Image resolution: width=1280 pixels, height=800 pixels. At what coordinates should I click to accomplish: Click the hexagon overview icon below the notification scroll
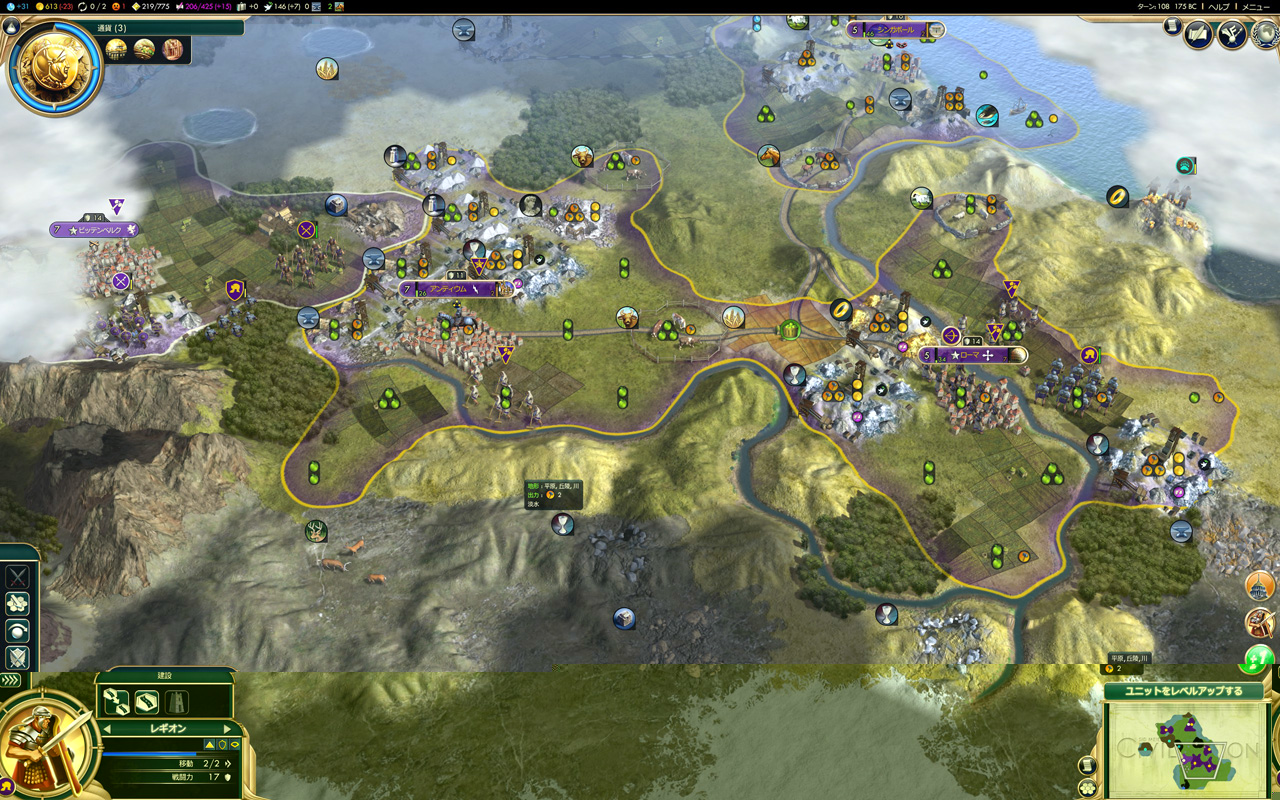click(1087, 787)
